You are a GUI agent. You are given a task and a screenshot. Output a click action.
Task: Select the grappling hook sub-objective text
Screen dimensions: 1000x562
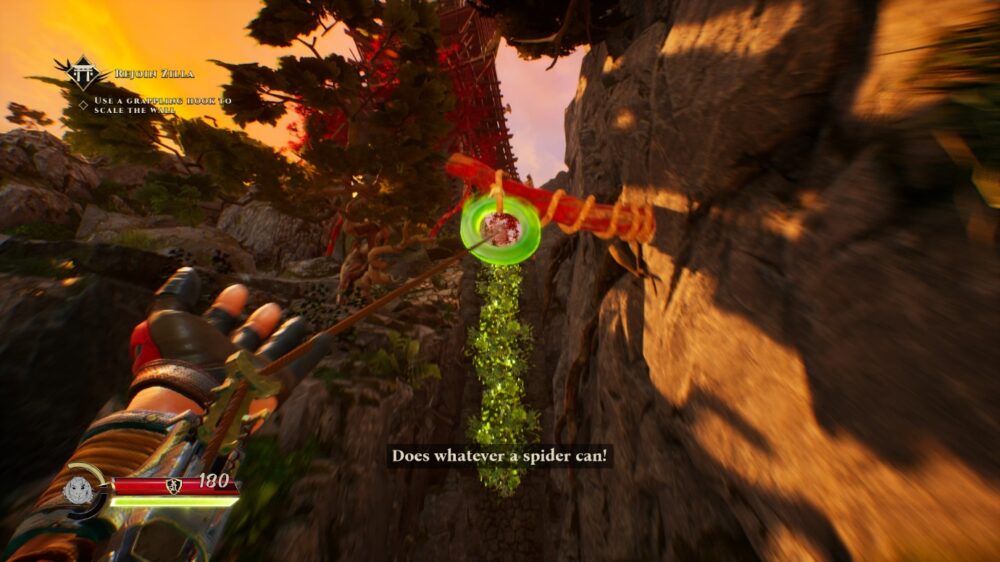(x=163, y=105)
